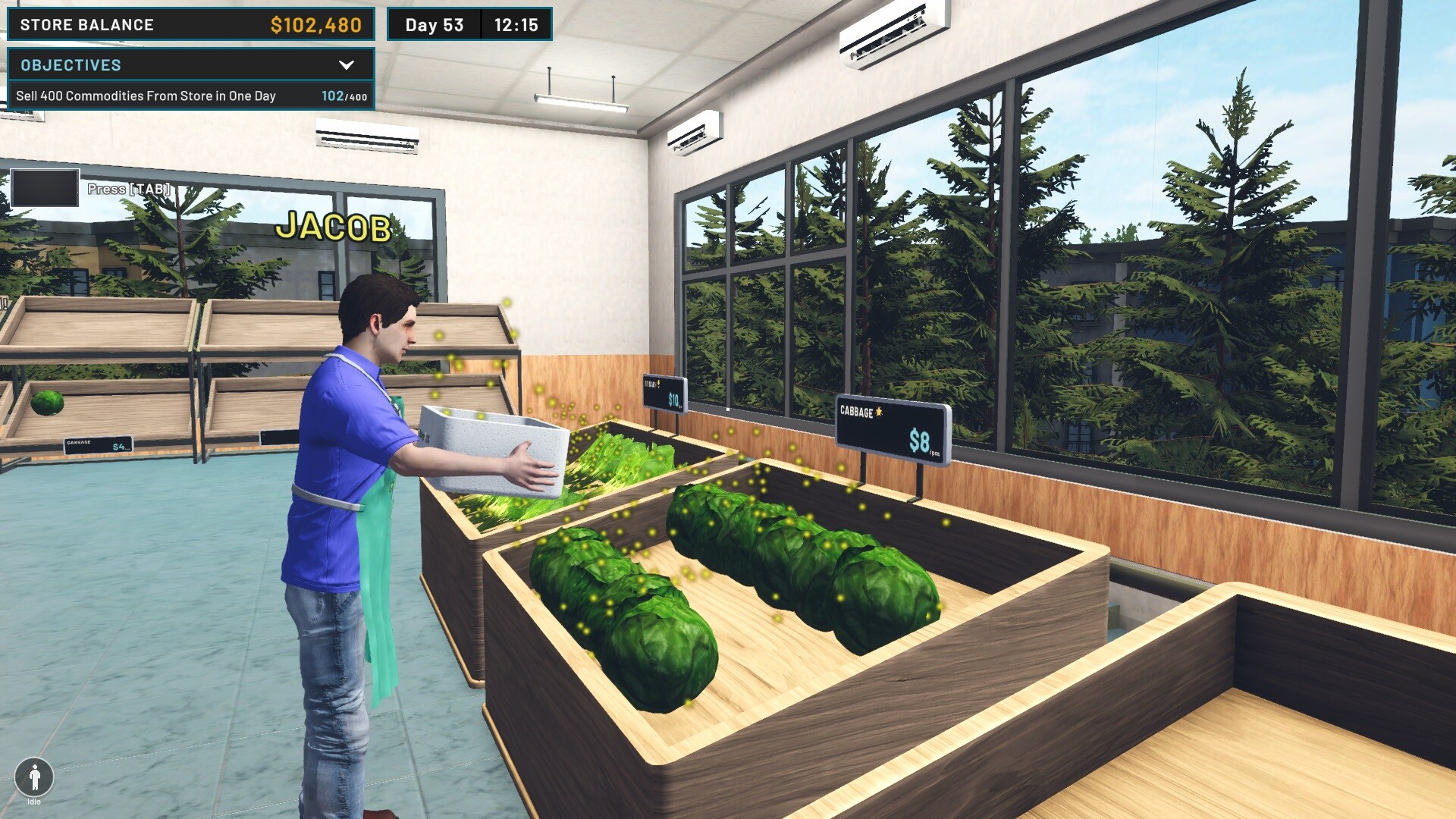Click the cabbage $8 price label
The width and height of the screenshot is (1456, 819).
click(x=919, y=440)
